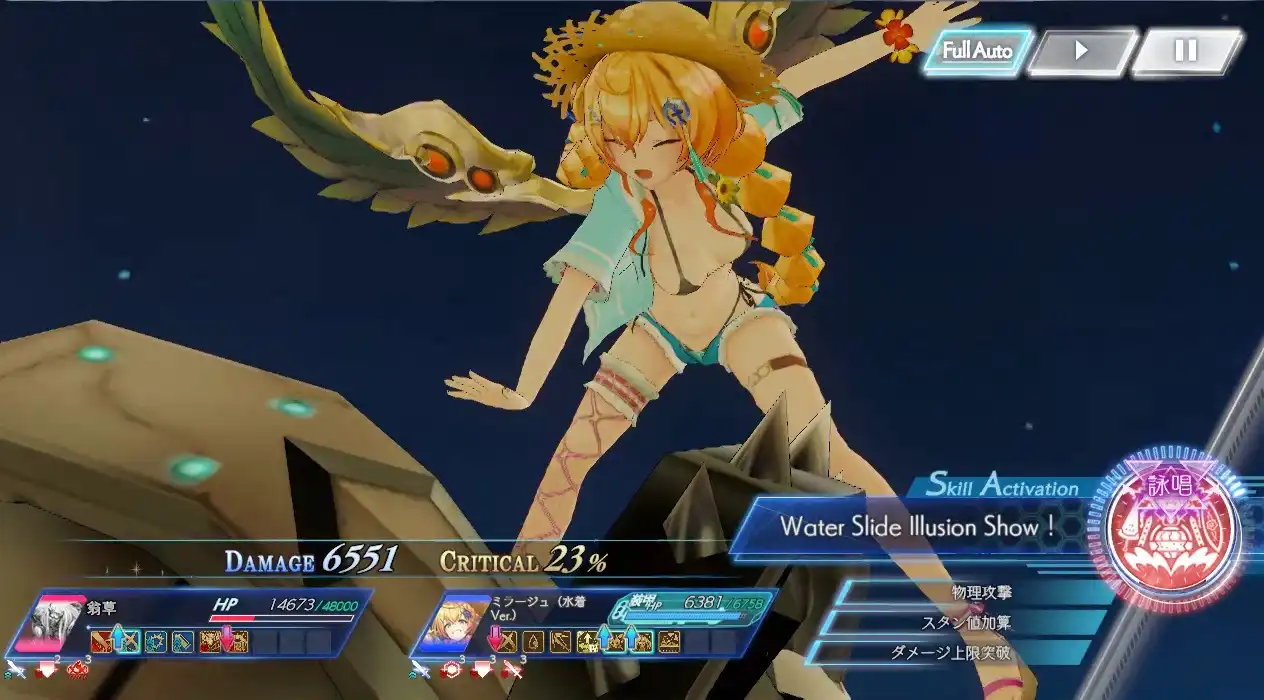Click the play speed arrow button
This screenshot has height=700, width=1264.
(1081, 51)
